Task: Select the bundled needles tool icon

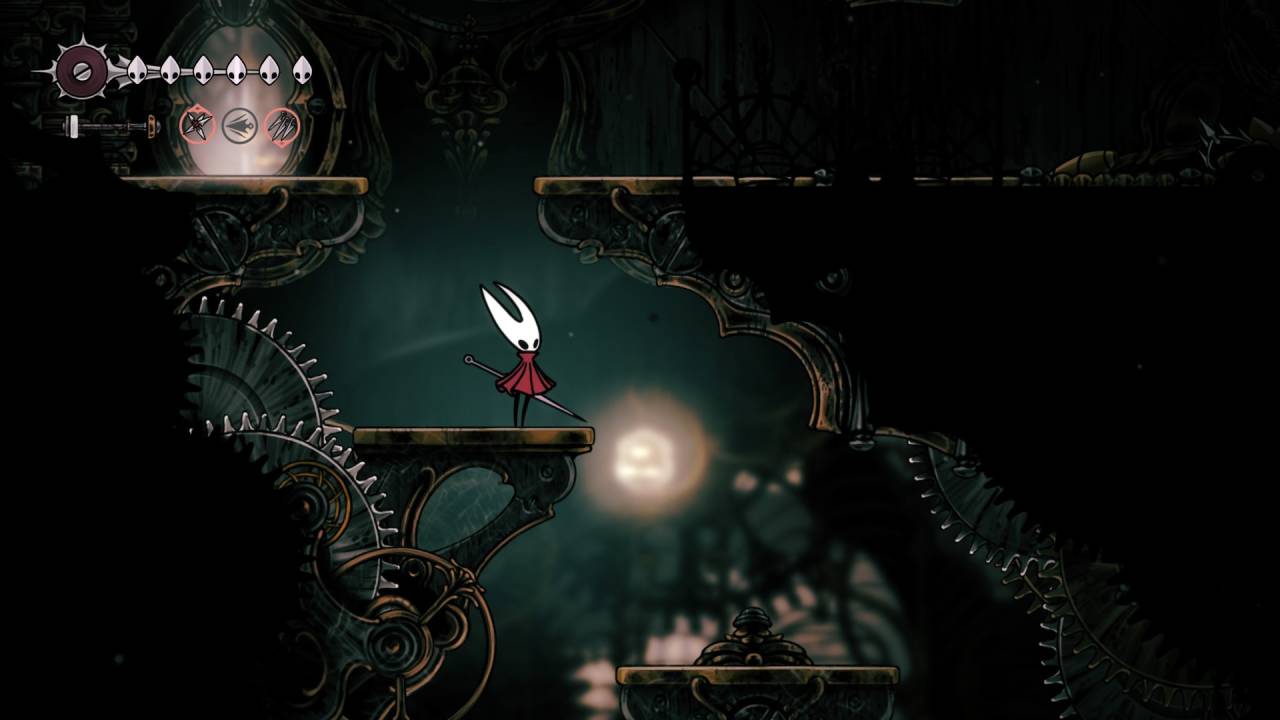Action: 283,126
